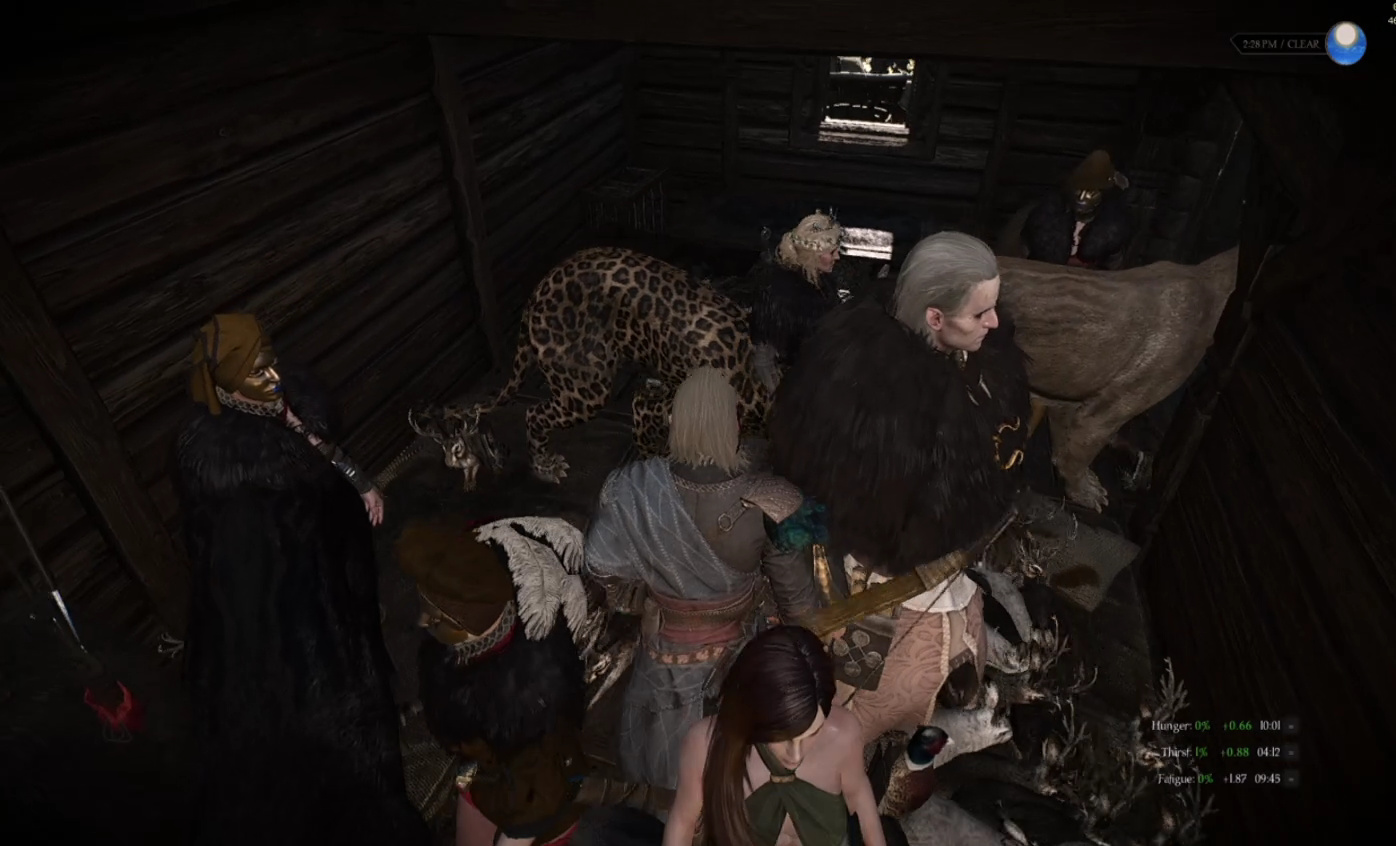Click the blue sky weather orb icon
Screen dimensions: 1396x846
click(x=1345, y=44)
